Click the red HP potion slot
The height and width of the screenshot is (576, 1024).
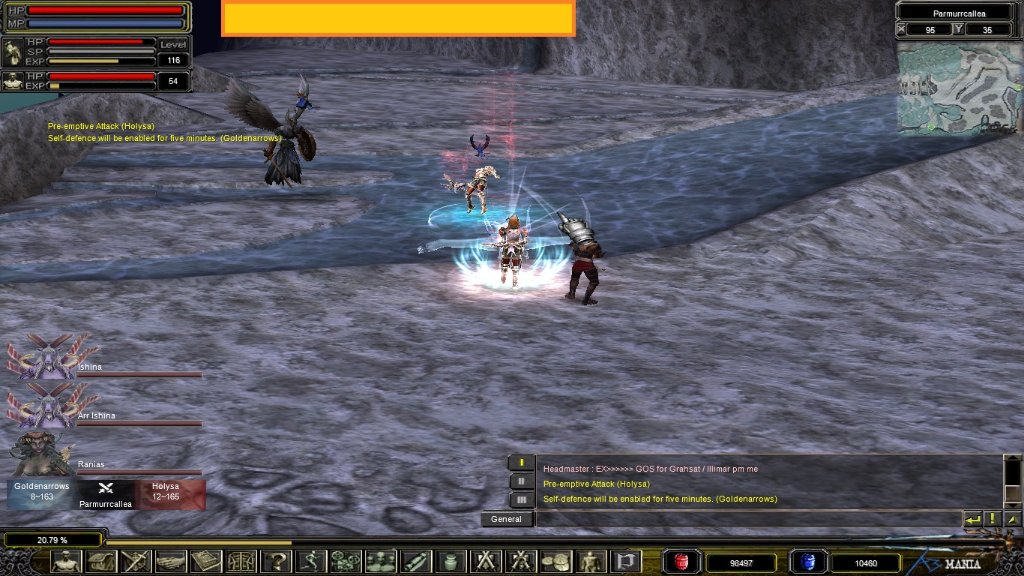pos(683,562)
